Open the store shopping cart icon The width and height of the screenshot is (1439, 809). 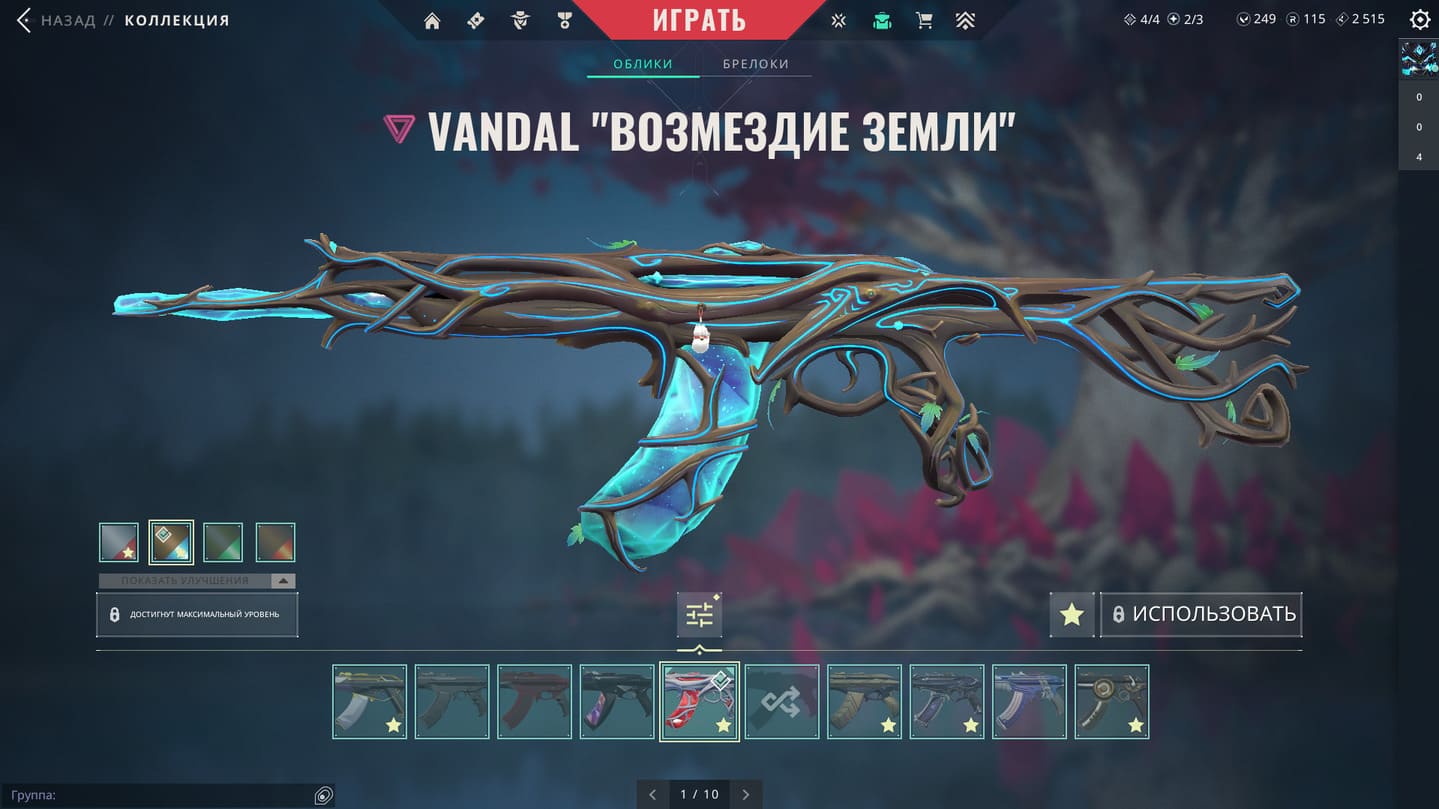click(x=924, y=21)
